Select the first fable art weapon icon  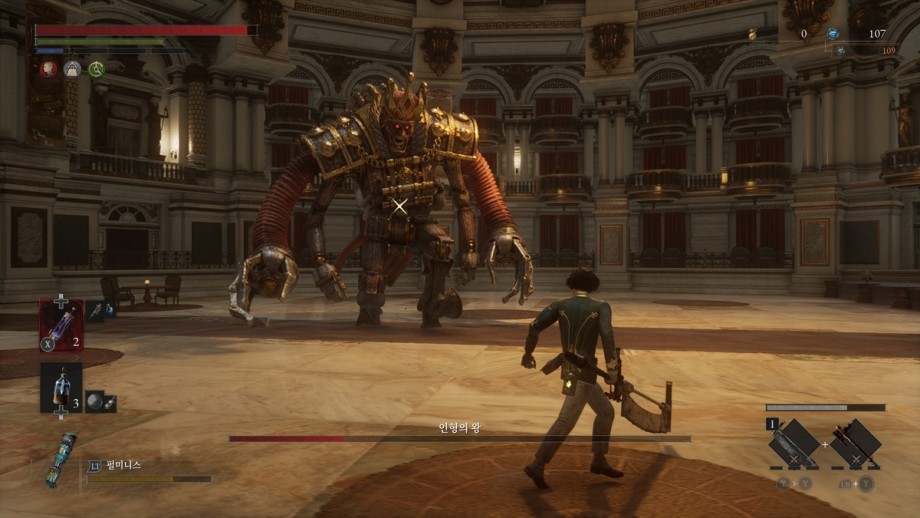pyautogui.click(x=795, y=444)
